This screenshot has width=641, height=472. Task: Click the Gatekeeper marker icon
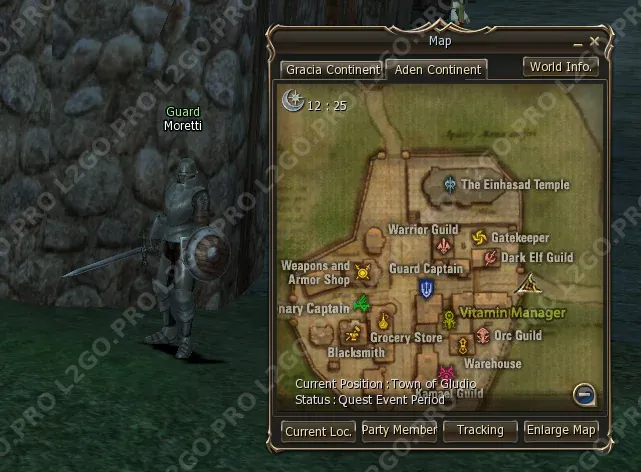(478, 238)
